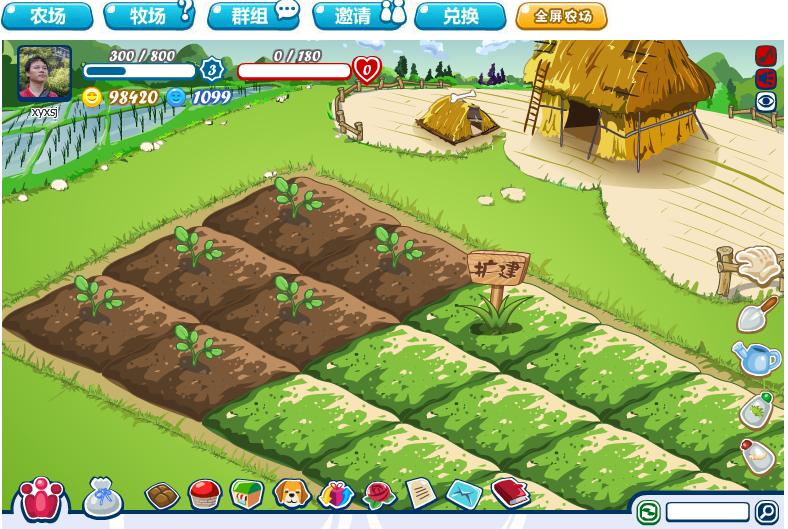788x529 pixels.
Task: Switch to the 牧场 ranch tab
Action: pyautogui.click(x=148, y=16)
